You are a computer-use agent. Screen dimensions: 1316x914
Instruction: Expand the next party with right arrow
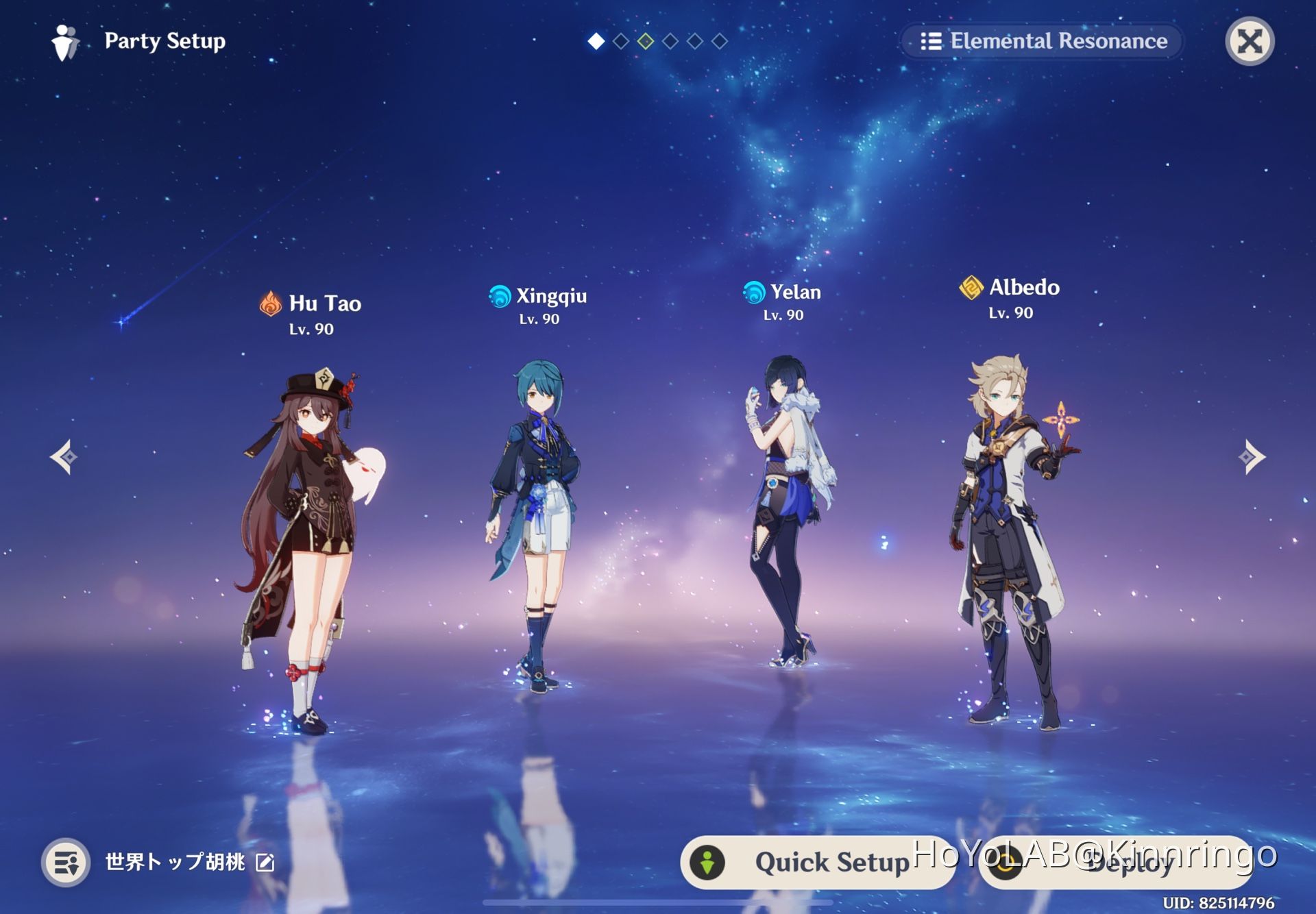pyautogui.click(x=1252, y=456)
